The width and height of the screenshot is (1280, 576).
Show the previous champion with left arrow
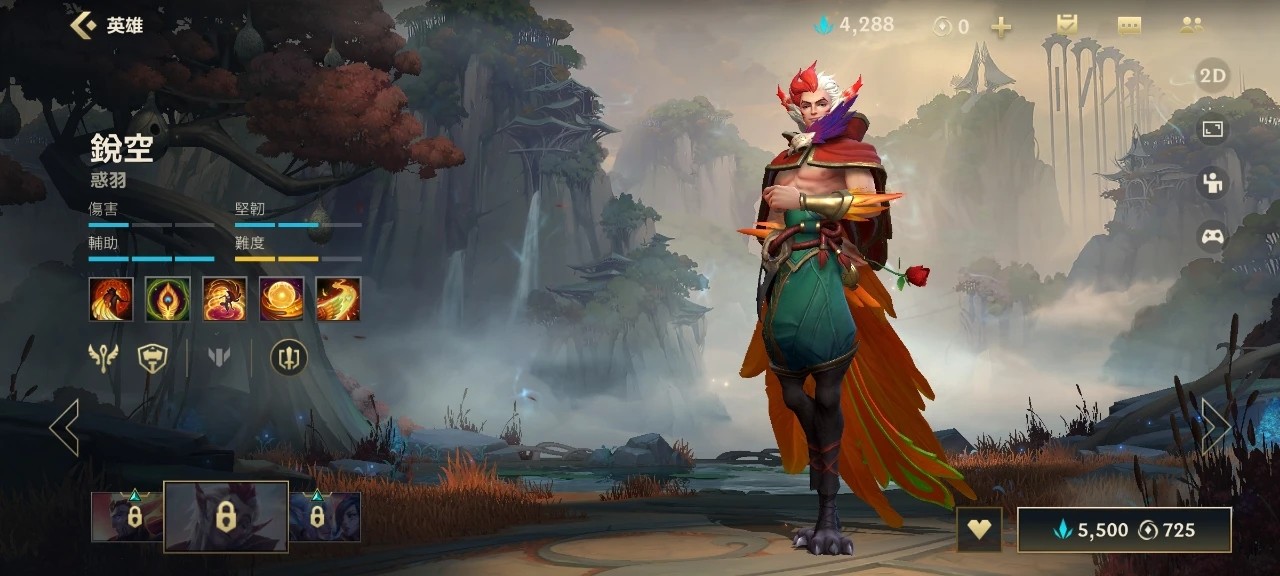pos(64,427)
